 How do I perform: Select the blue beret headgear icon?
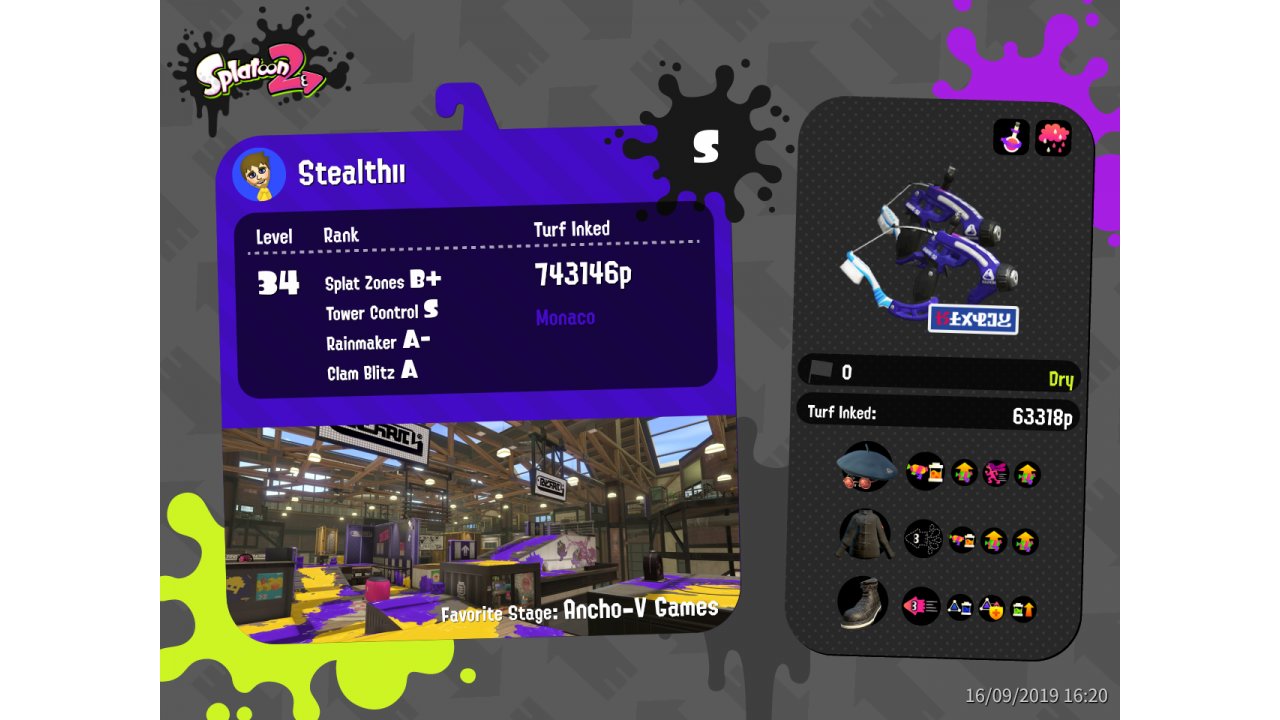coord(865,467)
